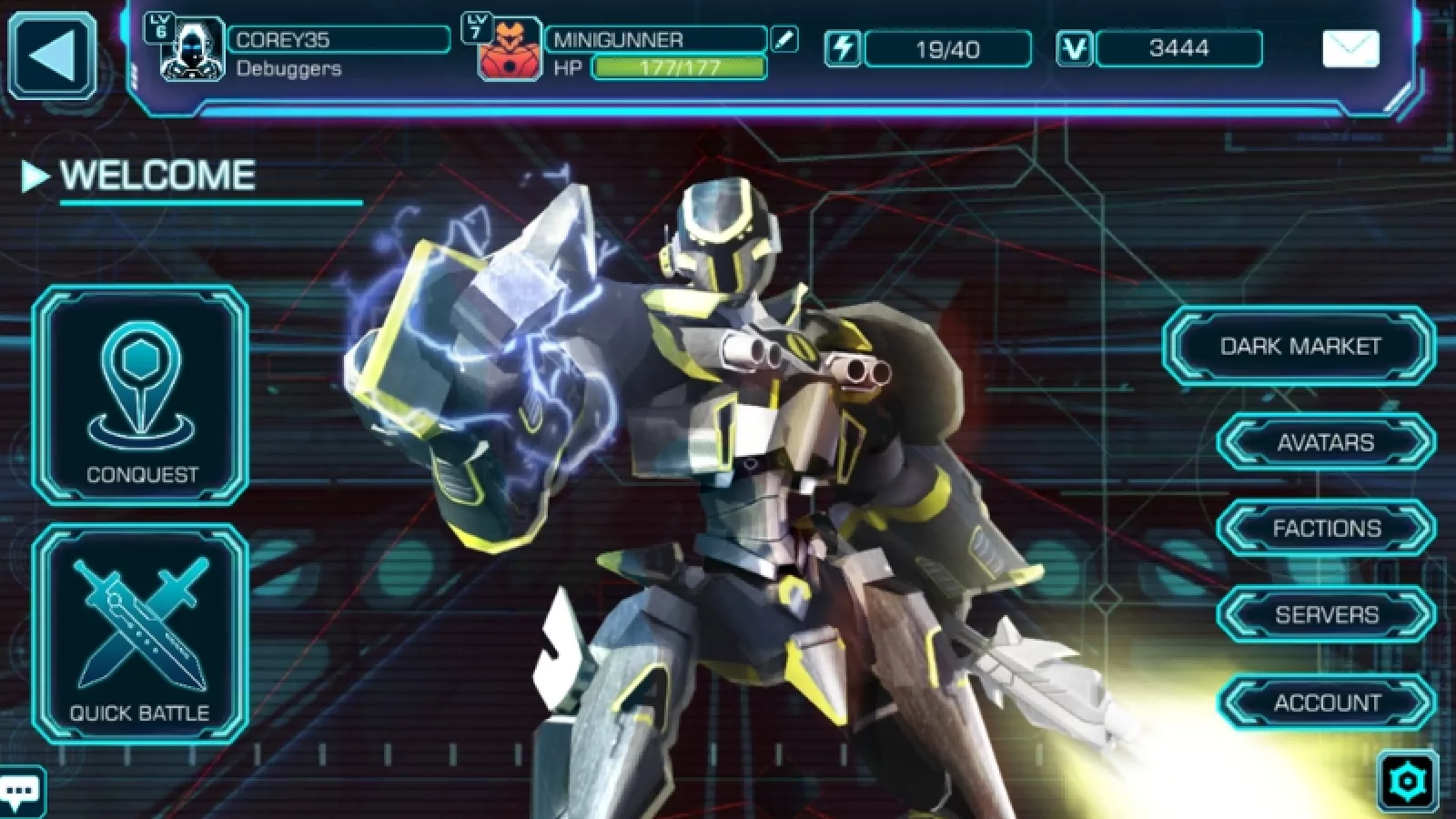Open the chat speech bubble
Screen dimensions: 1456x819
pos(20,790)
